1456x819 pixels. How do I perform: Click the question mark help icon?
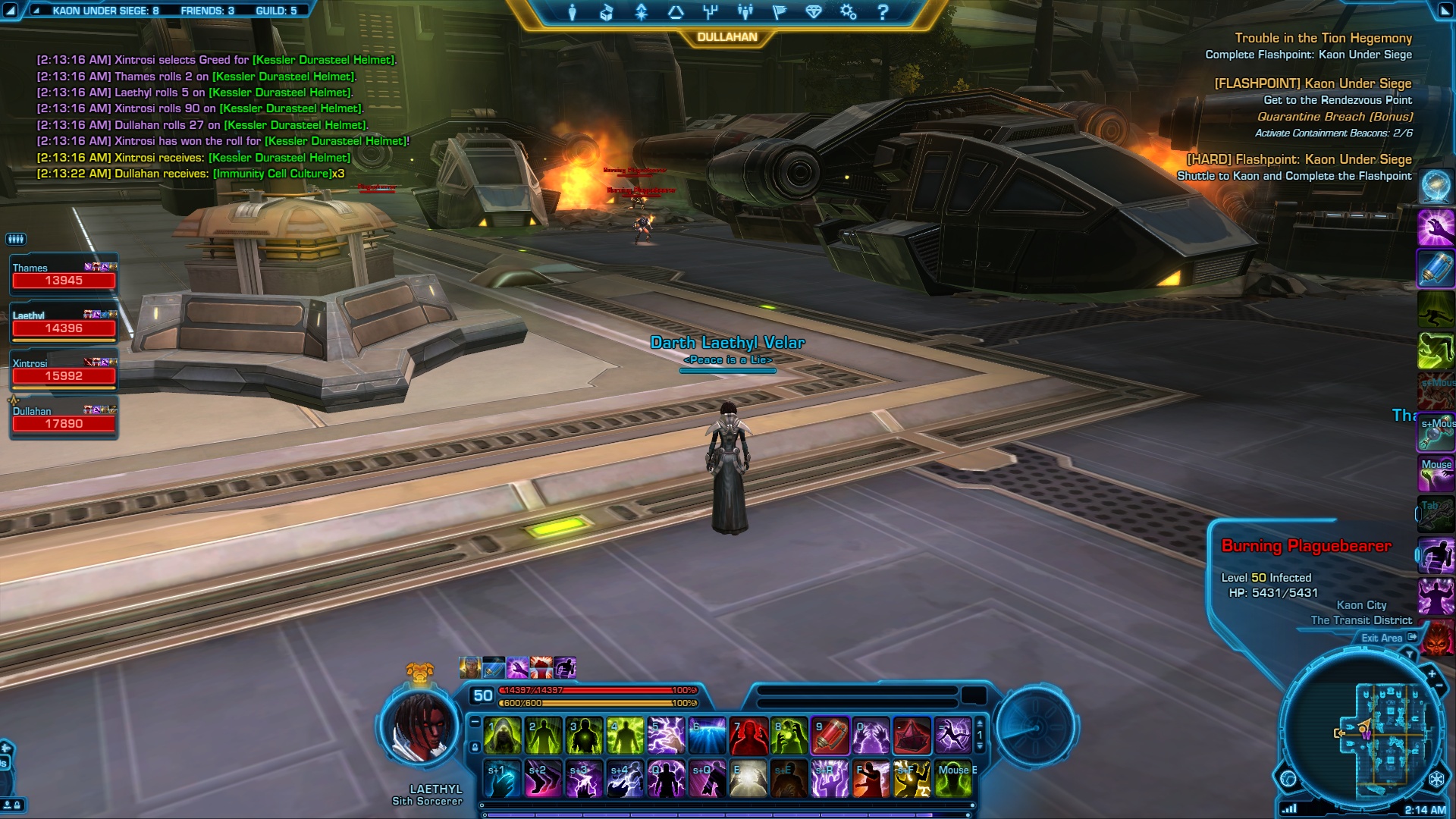click(x=883, y=12)
